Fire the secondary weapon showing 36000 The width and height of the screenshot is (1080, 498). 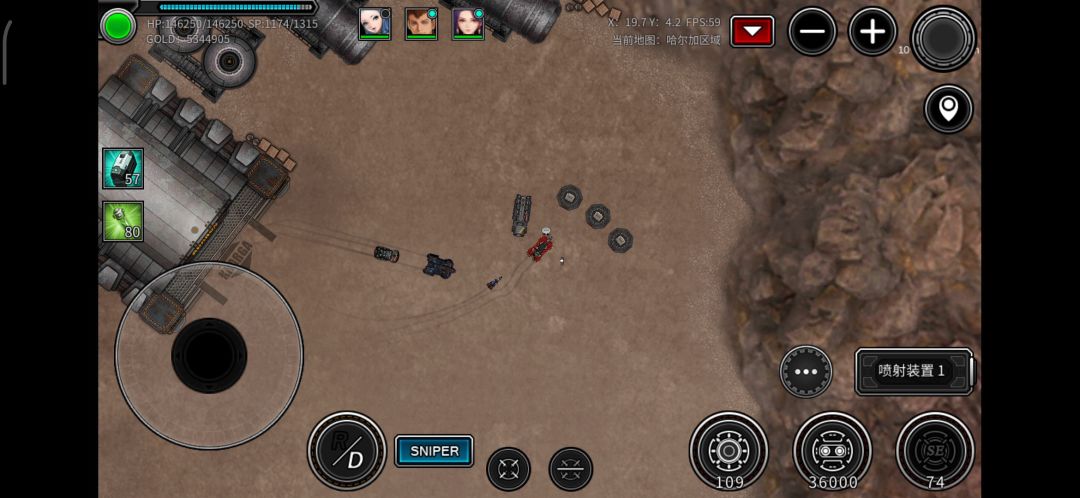(832, 450)
